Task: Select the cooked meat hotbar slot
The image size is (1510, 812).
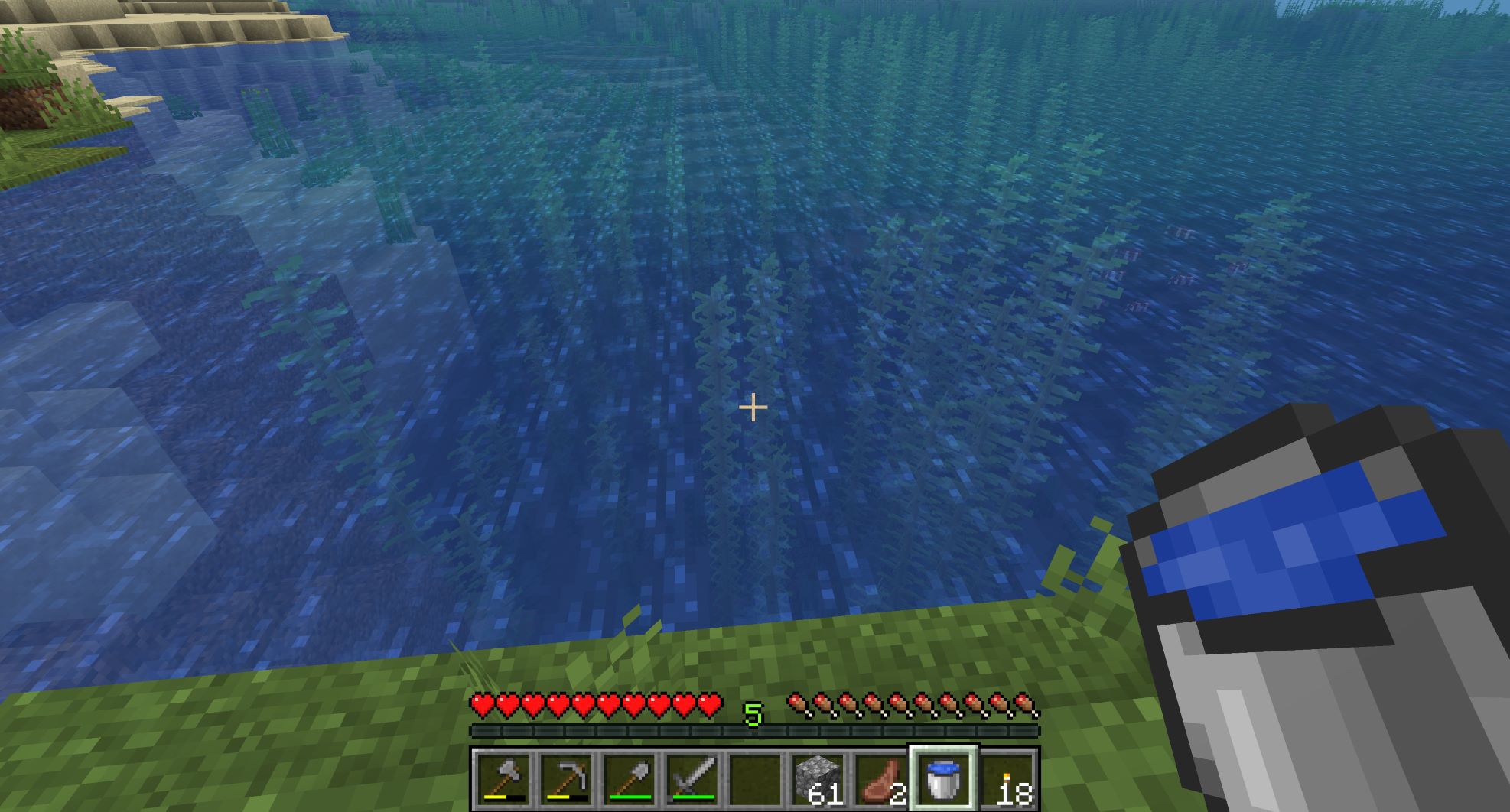Action: [x=880, y=778]
